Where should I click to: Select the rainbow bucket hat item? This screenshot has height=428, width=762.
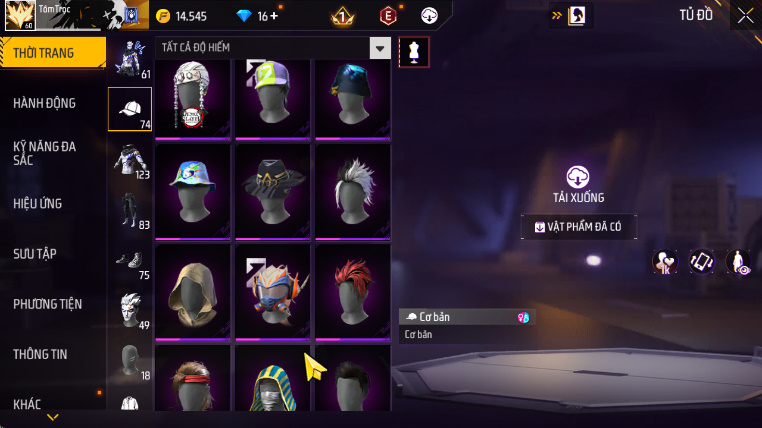point(194,190)
